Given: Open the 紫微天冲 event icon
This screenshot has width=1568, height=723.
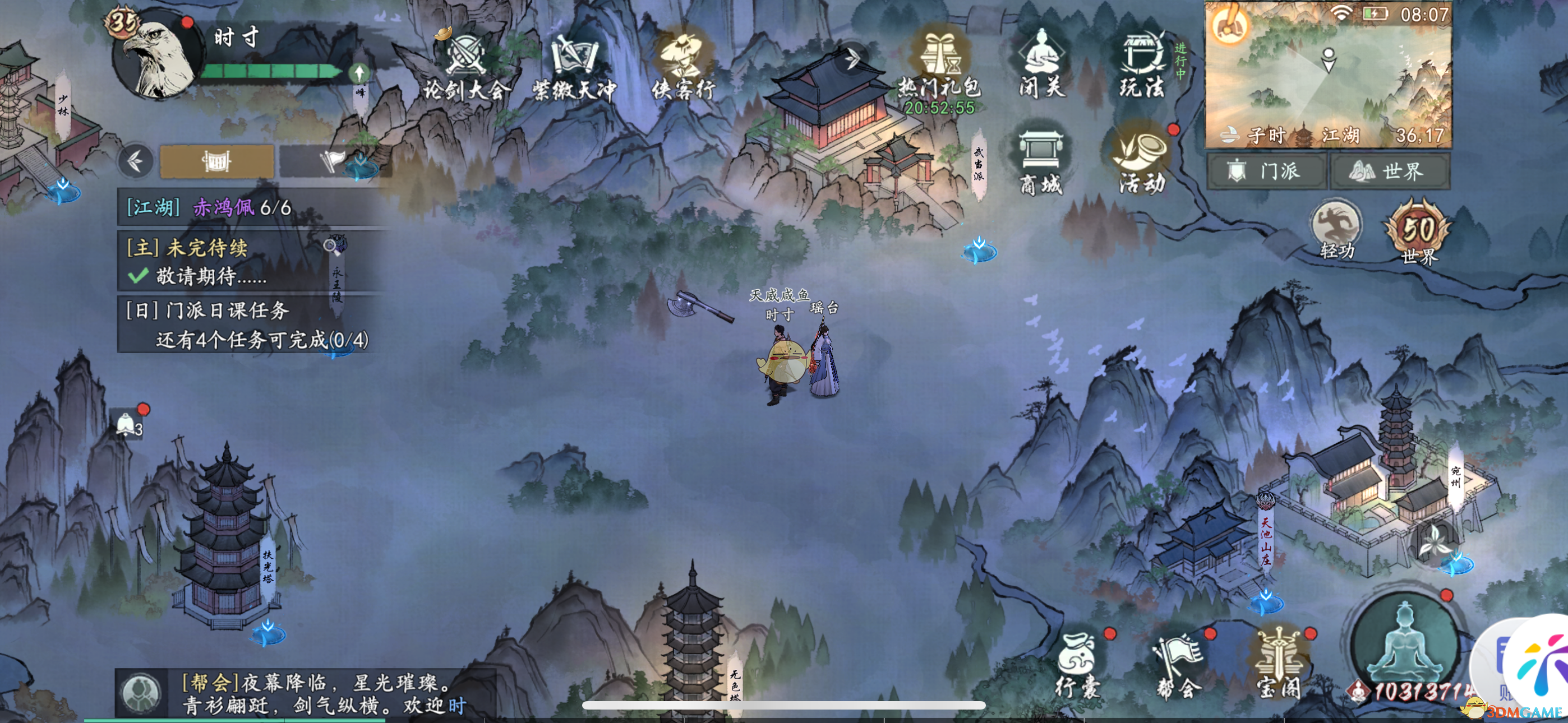Looking at the screenshot, I should tap(574, 66).
